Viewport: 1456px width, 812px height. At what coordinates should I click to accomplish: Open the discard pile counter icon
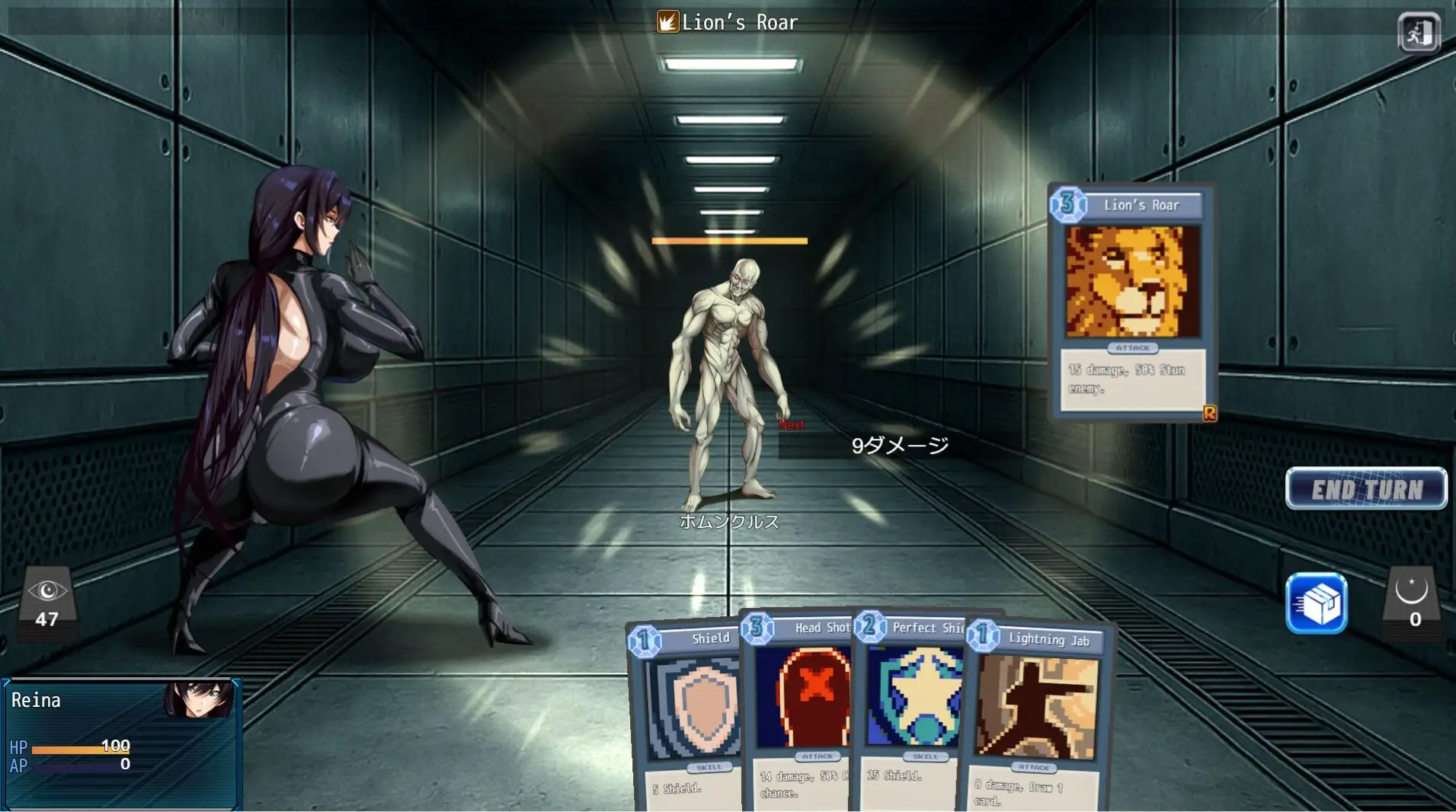coord(1412,601)
